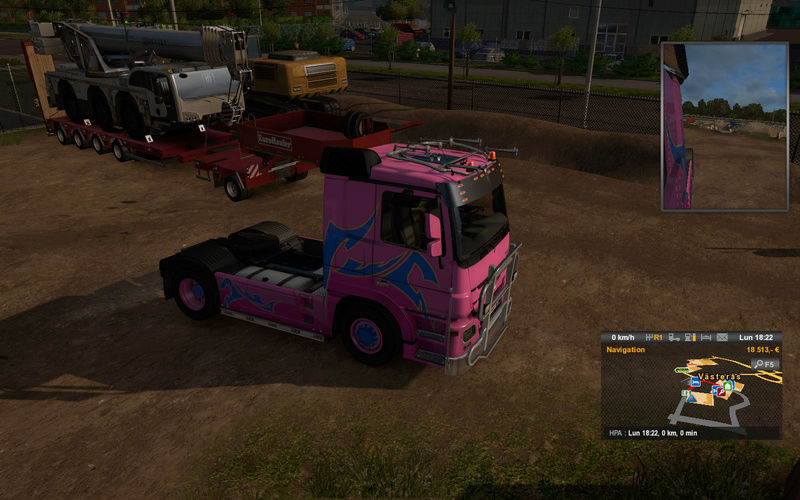Click the red wrench service marker on map

coord(722,391)
